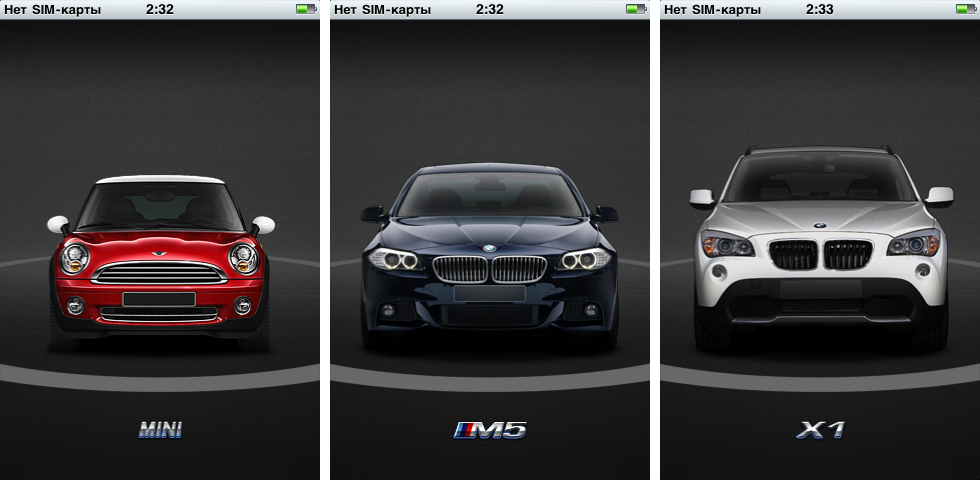980x480 pixels.
Task: Click the M5 logo label
Action: tap(490, 431)
